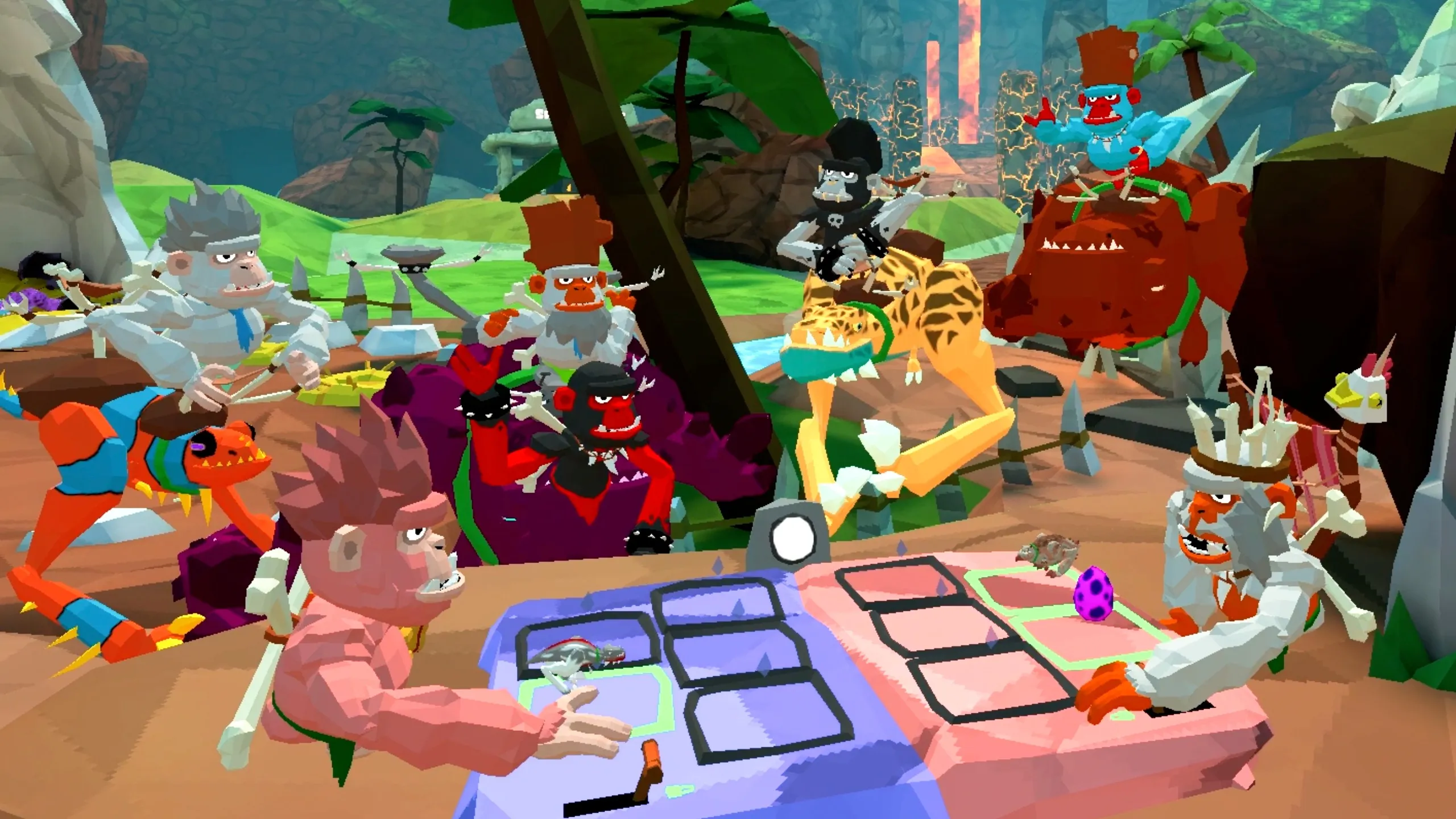The image size is (1456, 819).
Task: Pick the gray dinosaur on the blue trade mat
Action: [x=577, y=657]
